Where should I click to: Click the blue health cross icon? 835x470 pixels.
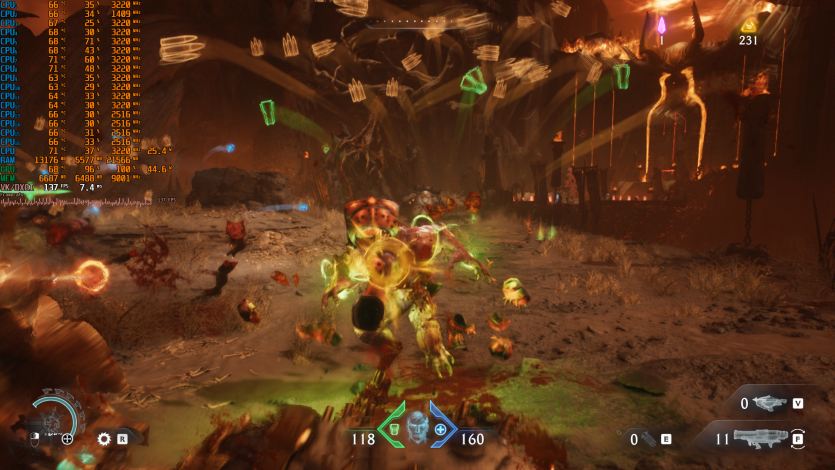(x=440, y=429)
